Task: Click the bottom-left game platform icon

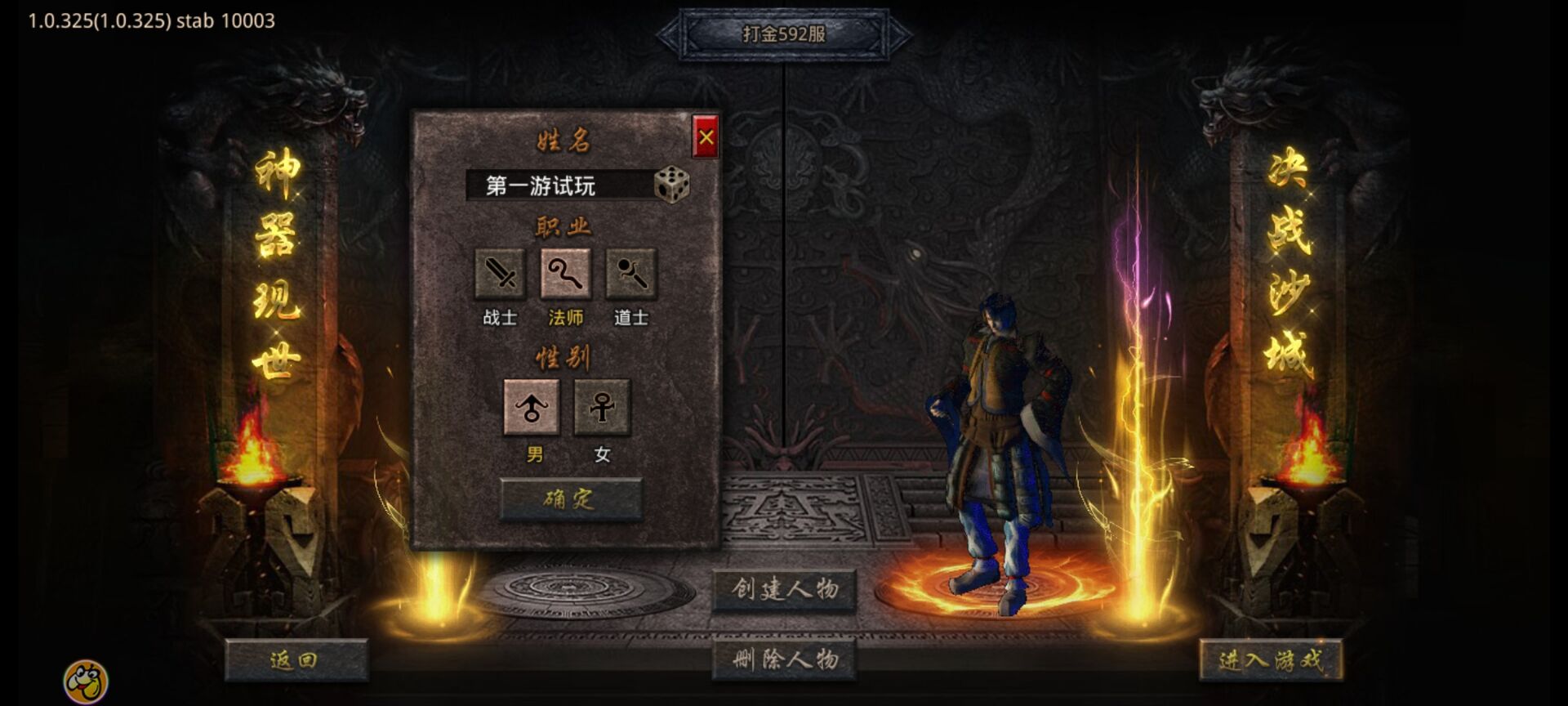Action: point(84,677)
